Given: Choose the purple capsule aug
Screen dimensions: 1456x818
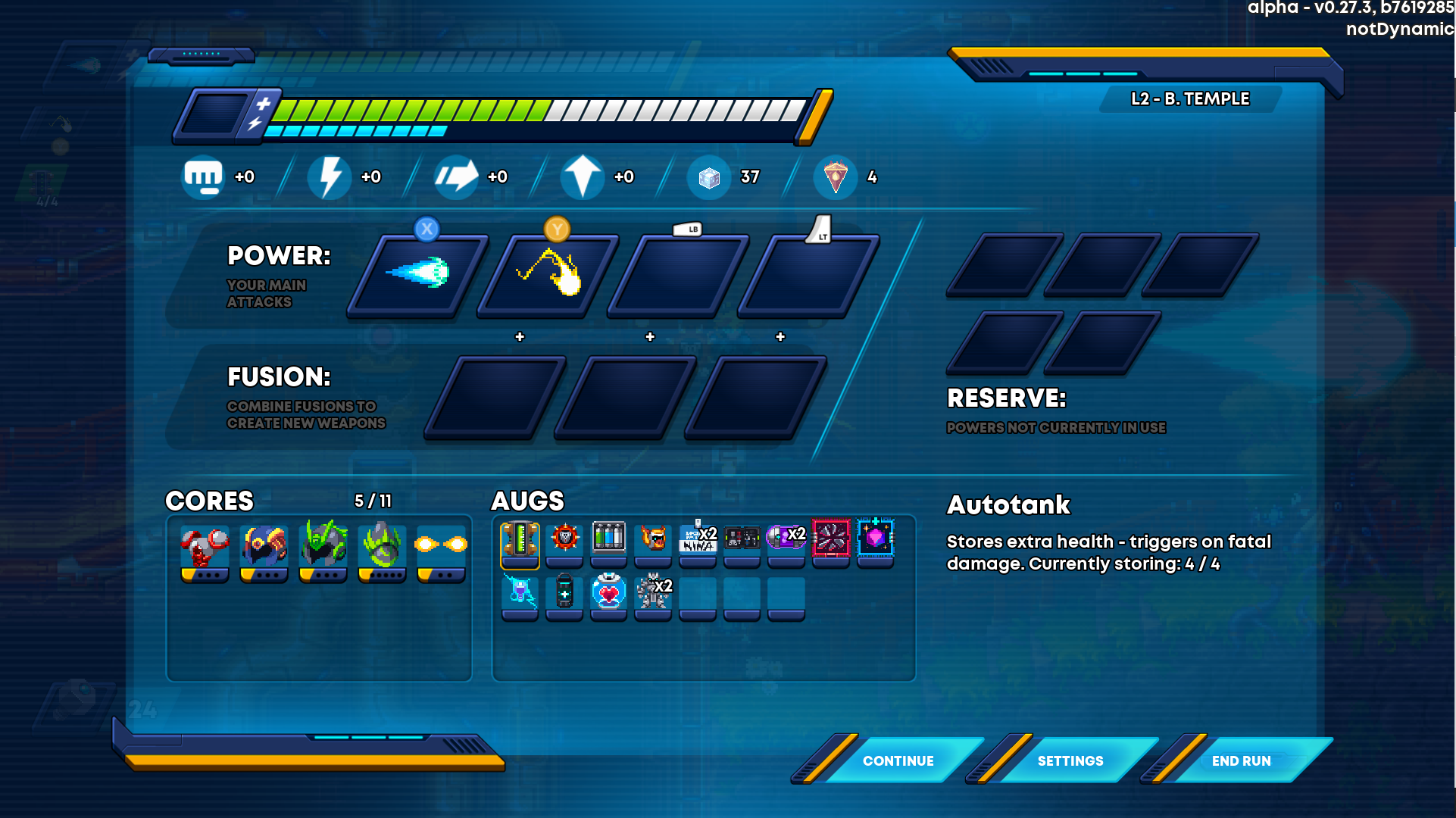Looking at the screenshot, I should tap(786, 539).
